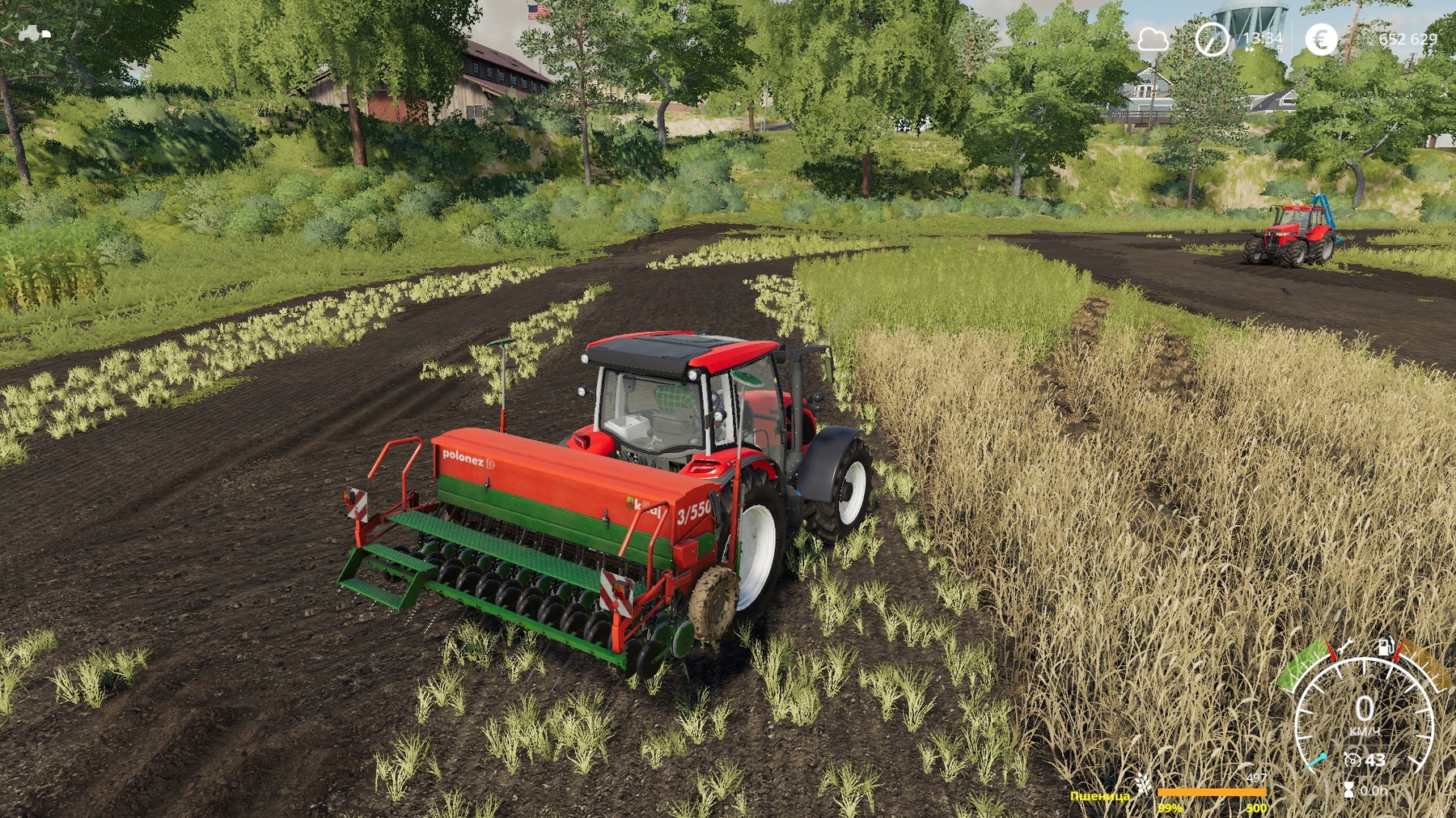Check the wrench damage icon
The image size is (1456, 818).
pyautogui.click(x=1346, y=646)
